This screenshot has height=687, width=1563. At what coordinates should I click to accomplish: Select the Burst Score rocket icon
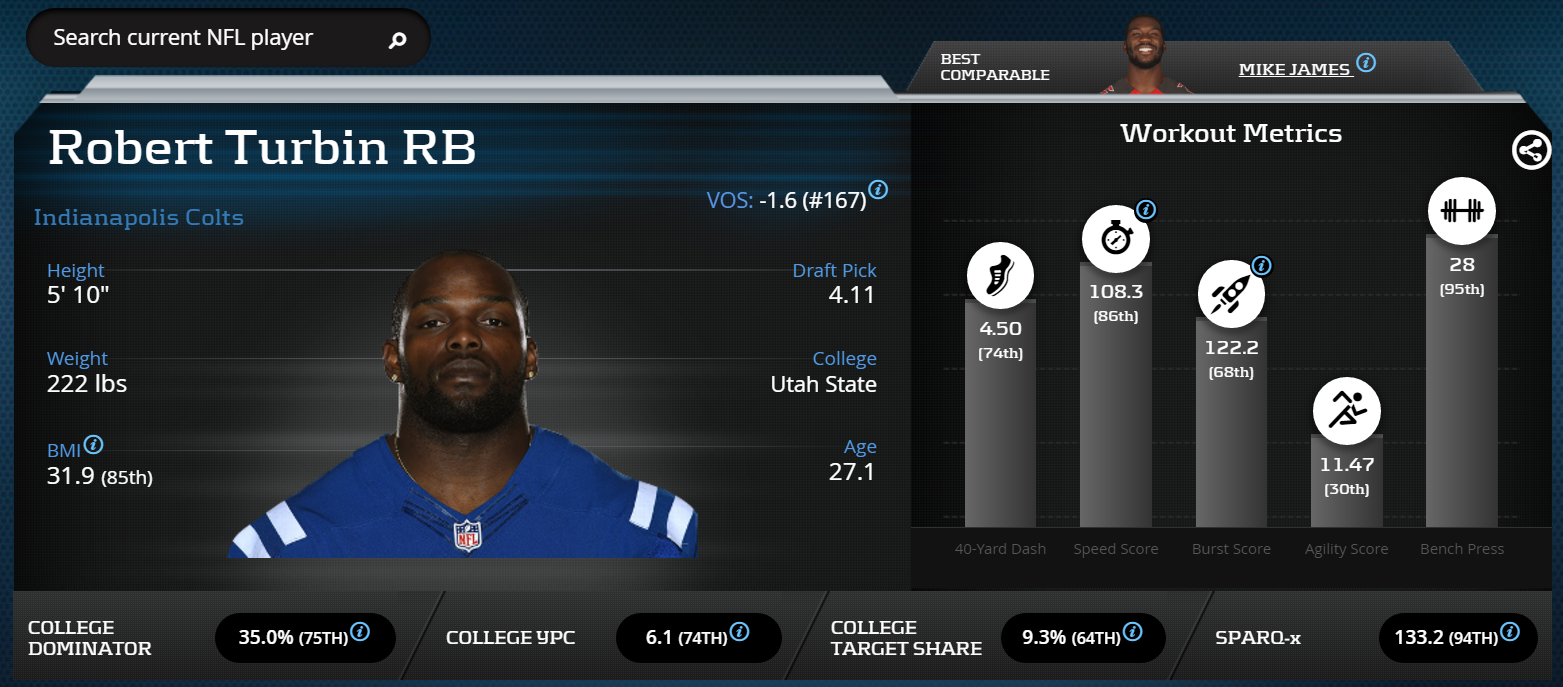click(1231, 294)
